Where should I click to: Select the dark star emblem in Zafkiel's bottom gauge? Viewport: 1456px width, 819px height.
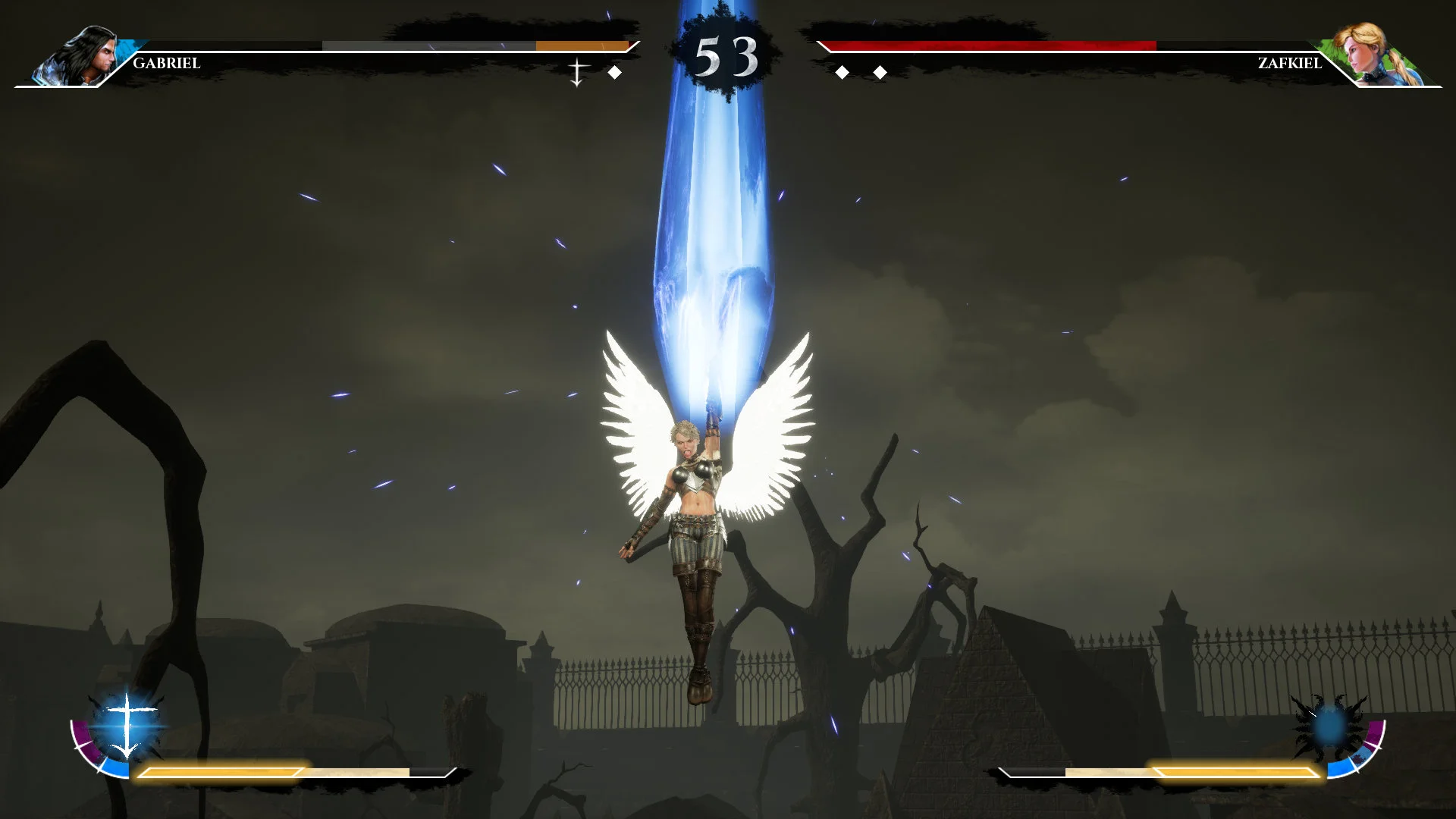[1329, 726]
